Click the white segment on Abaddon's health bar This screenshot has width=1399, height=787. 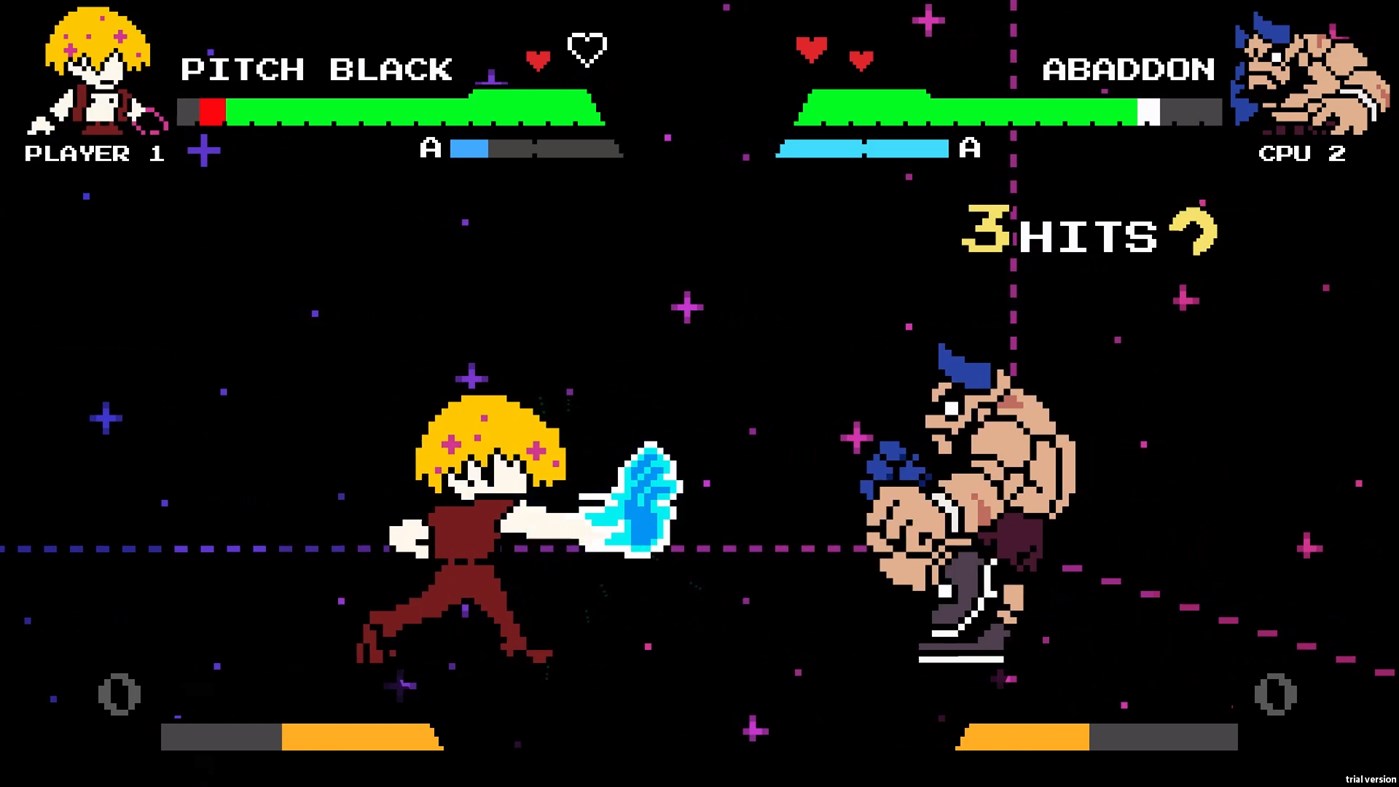tap(1150, 111)
